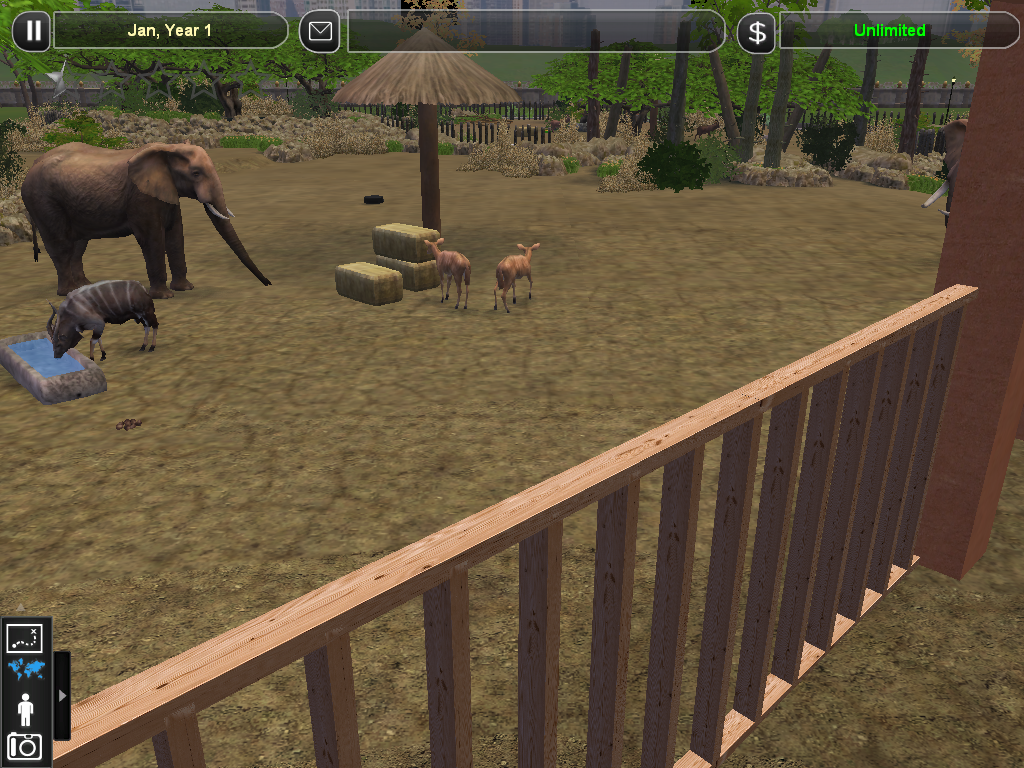The height and width of the screenshot is (768, 1024).
Task: Open the mail envelope messages
Action: pyautogui.click(x=320, y=31)
